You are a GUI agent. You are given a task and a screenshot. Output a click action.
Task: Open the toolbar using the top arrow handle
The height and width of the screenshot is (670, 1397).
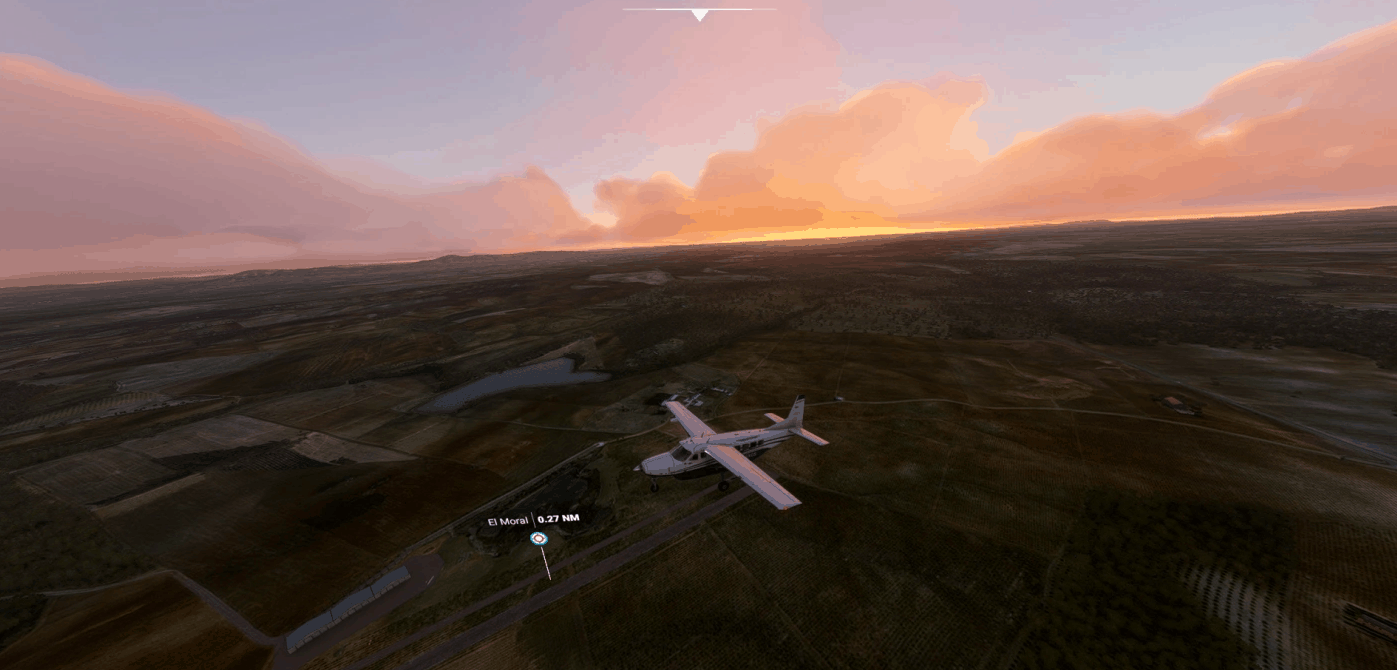click(x=699, y=14)
